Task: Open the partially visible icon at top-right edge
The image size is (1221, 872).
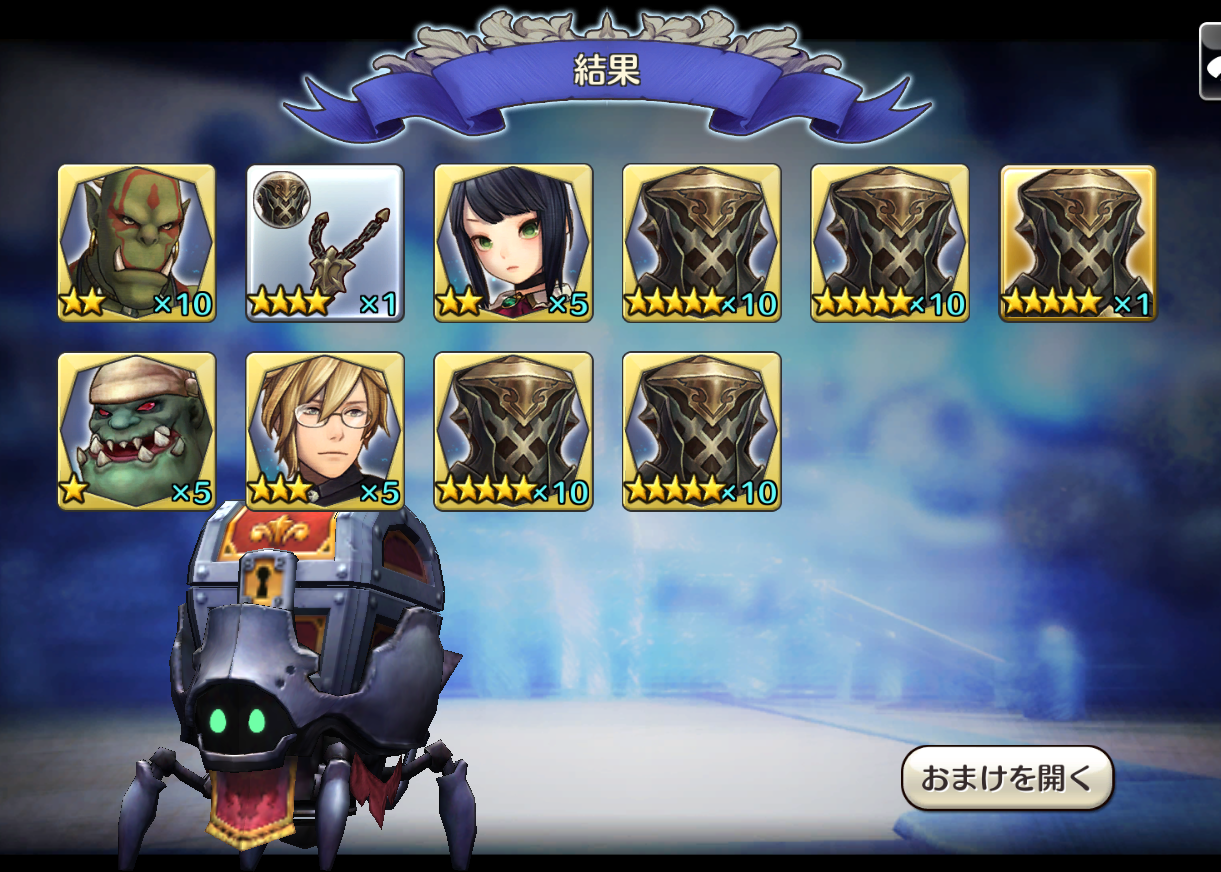Action: 1210,62
